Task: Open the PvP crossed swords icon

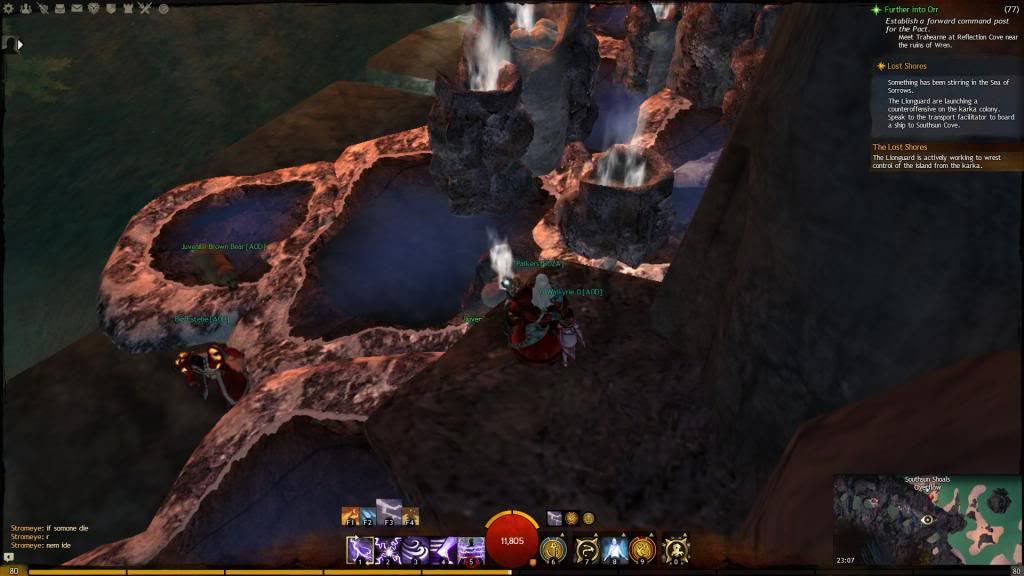Action: tap(145, 9)
